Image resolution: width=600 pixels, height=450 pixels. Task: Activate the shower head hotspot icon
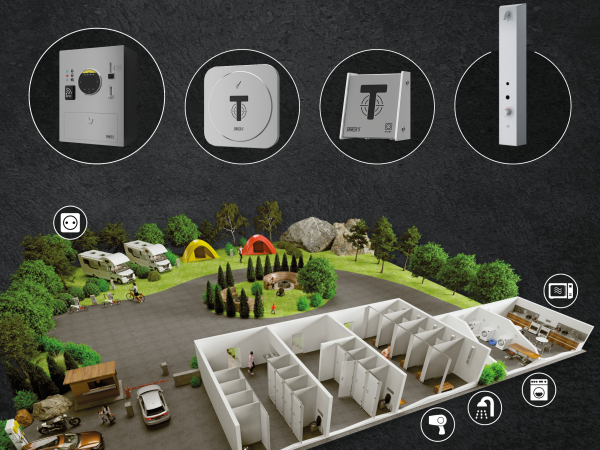(x=485, y=407)
